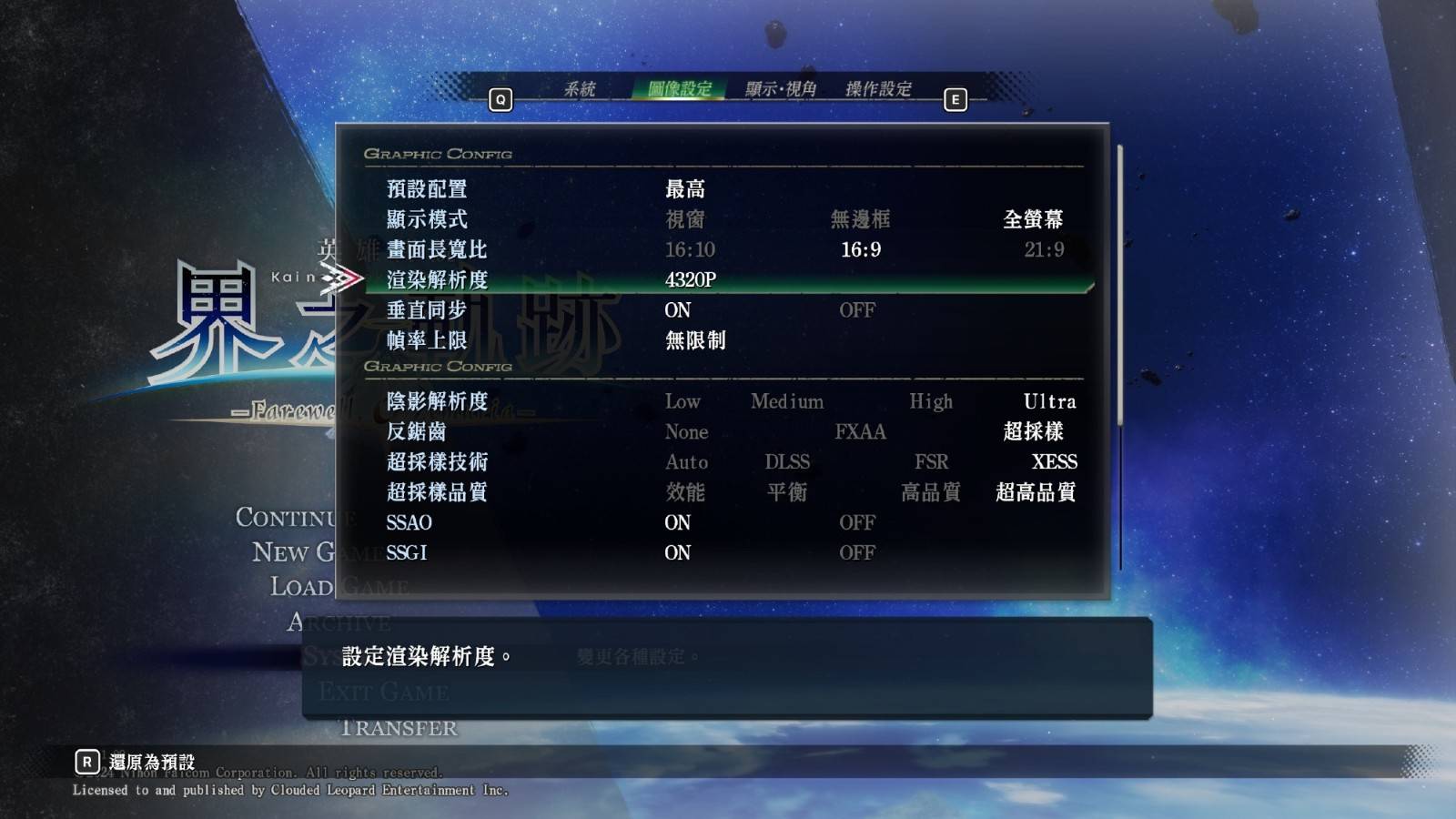This screenshot has height=819, width=1456.
Task: Click the E shoulder-button icon to switch tabs
Action: pyautogui.click(x=955, y=100)
